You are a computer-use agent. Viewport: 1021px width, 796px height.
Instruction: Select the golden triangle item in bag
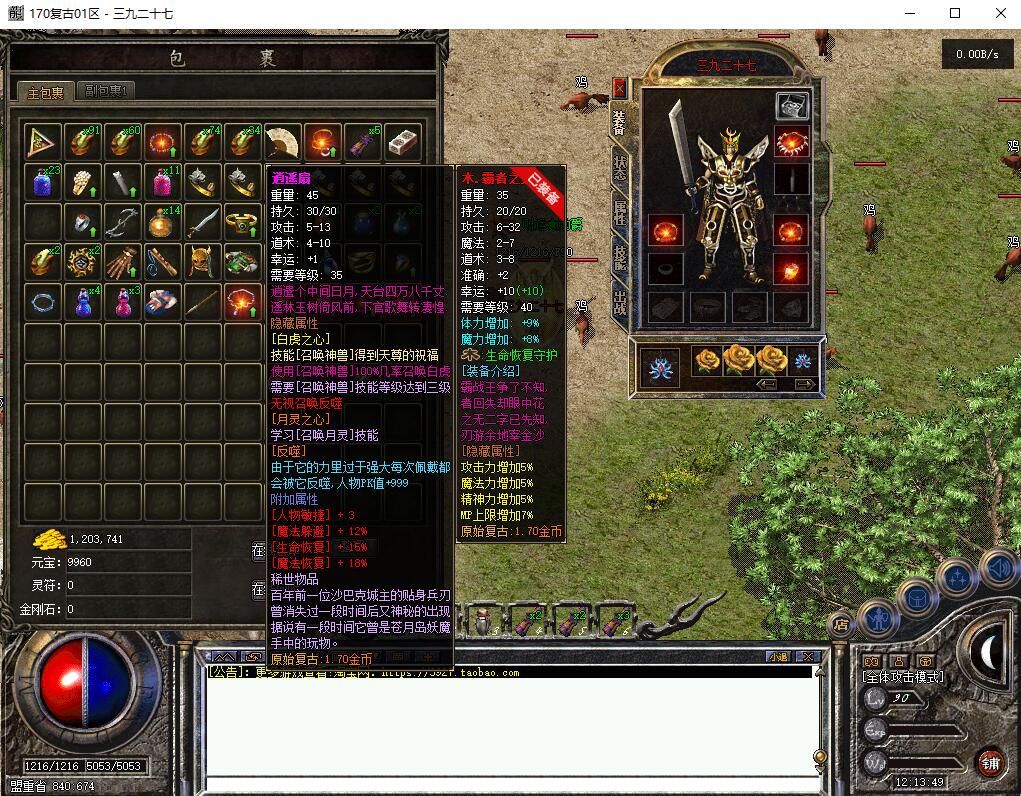click(43, 143)
